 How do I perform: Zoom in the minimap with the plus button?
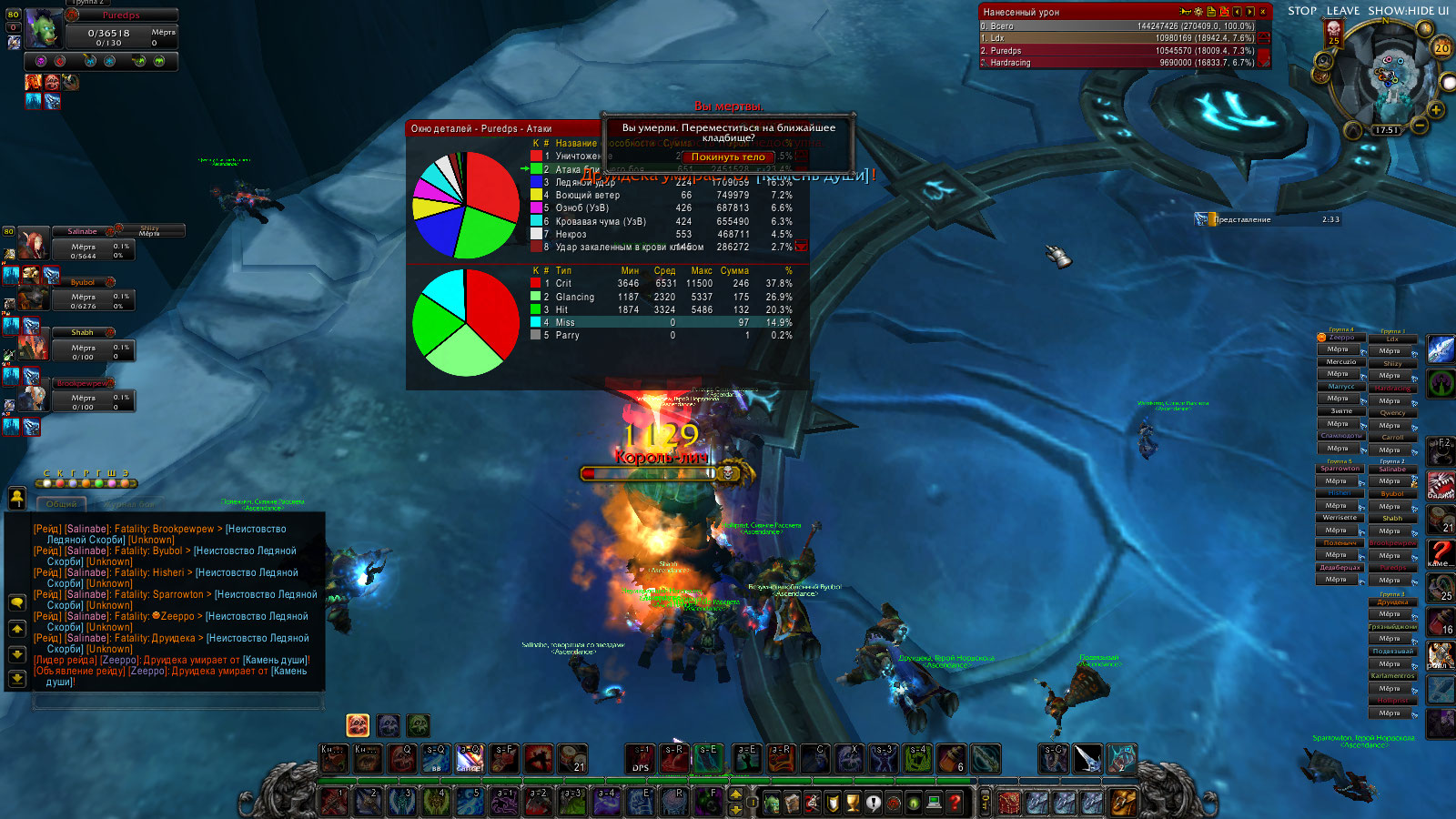1436,110
